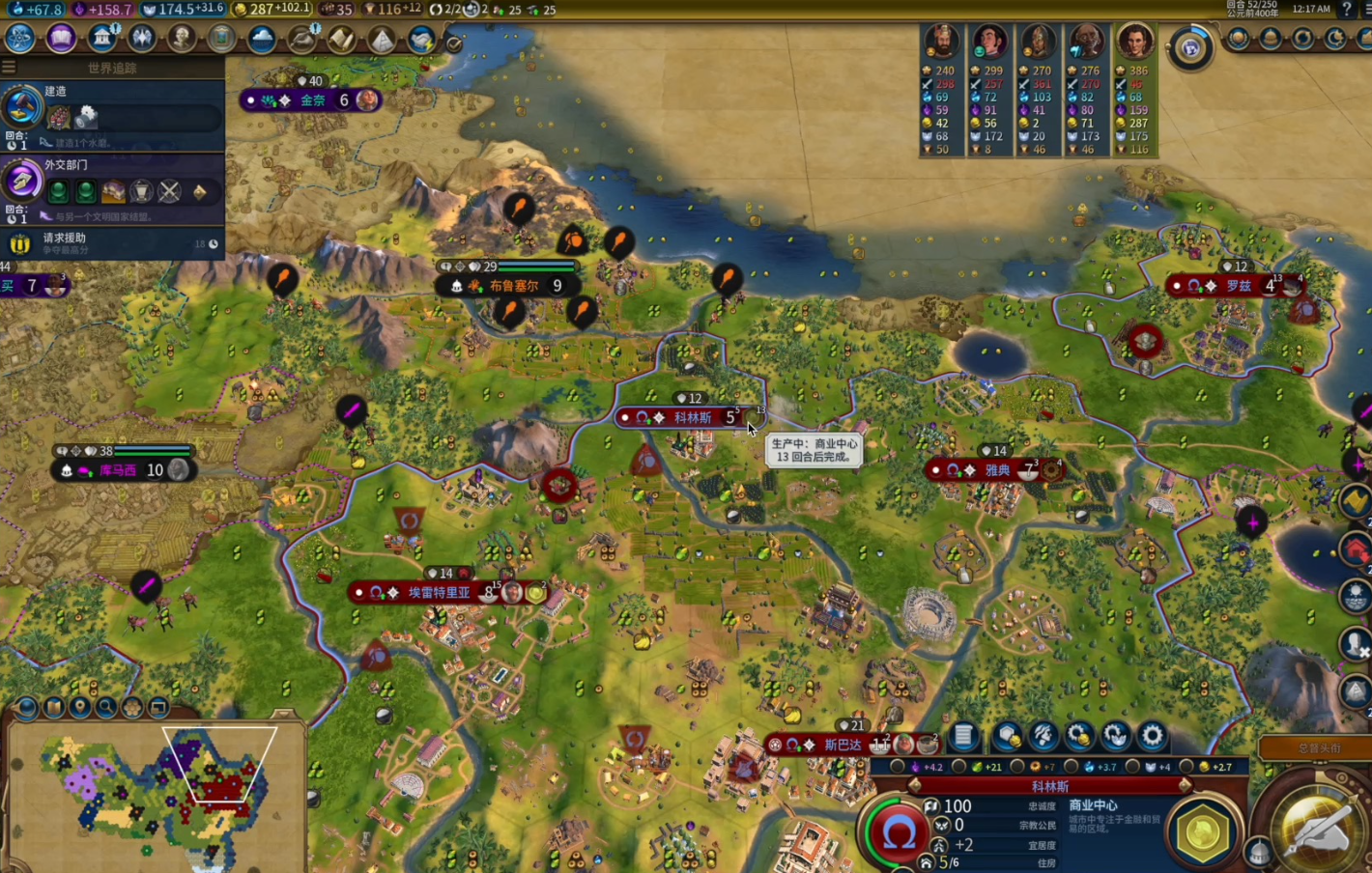Screen dimensions: 1372x873
Task: Open the minimap lens options map icon
Action: click(54, 708)
